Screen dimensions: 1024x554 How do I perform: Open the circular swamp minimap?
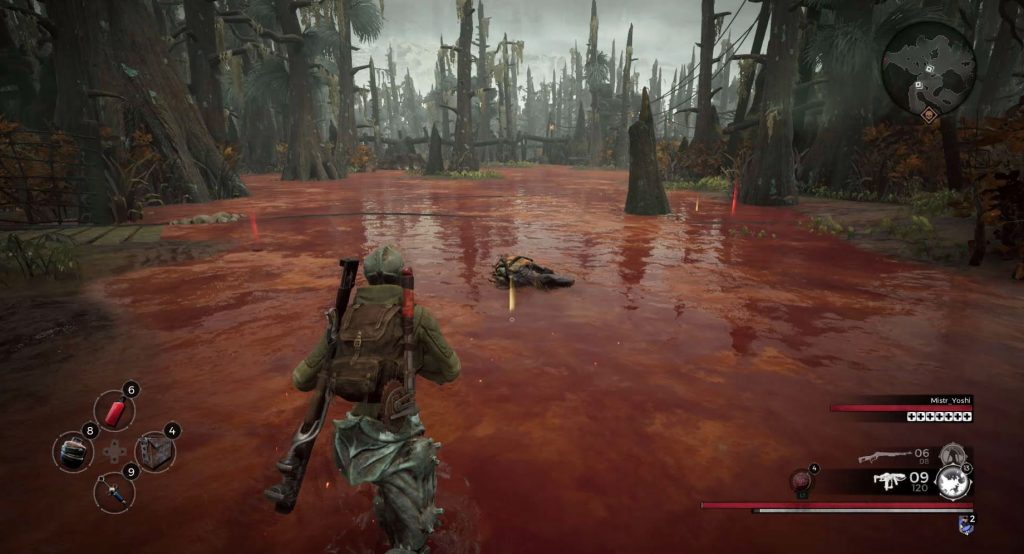point(928,67)
